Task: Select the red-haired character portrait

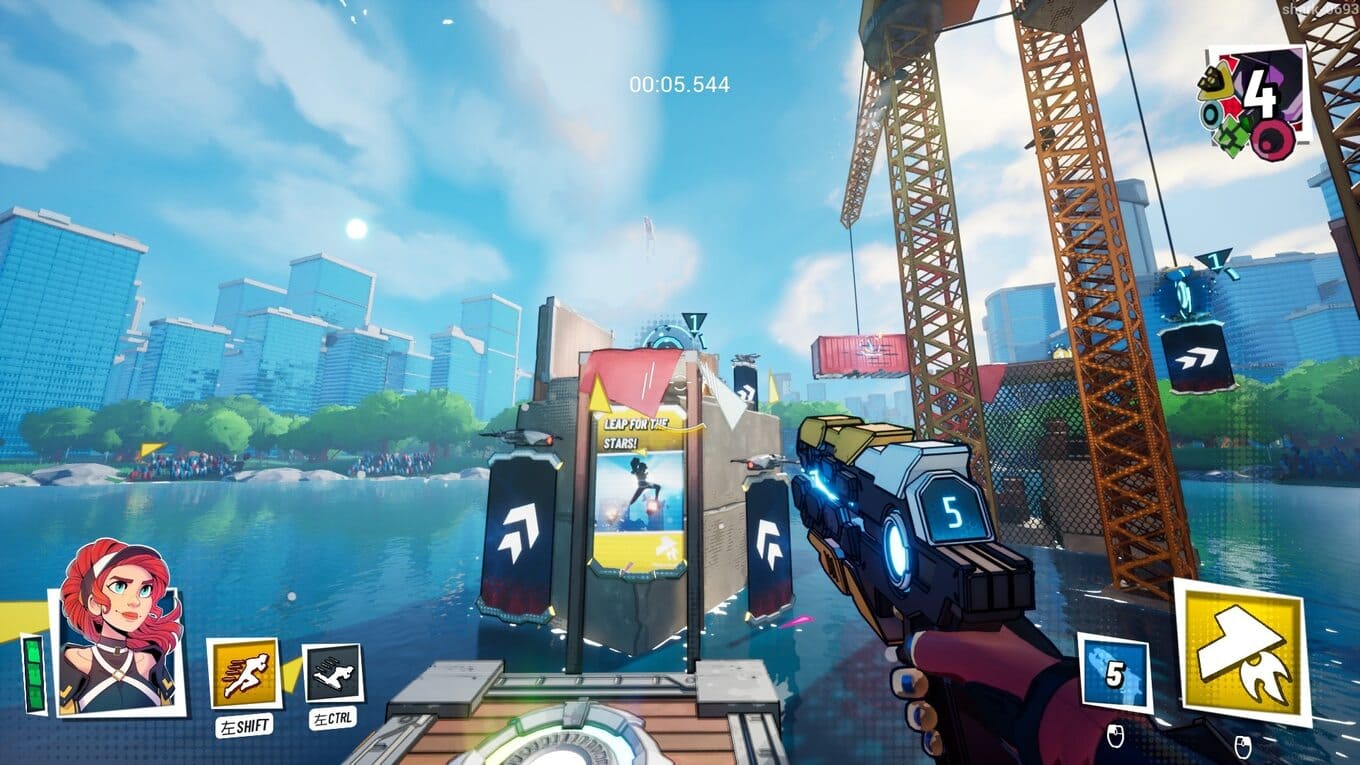Action: click(118, 630)
